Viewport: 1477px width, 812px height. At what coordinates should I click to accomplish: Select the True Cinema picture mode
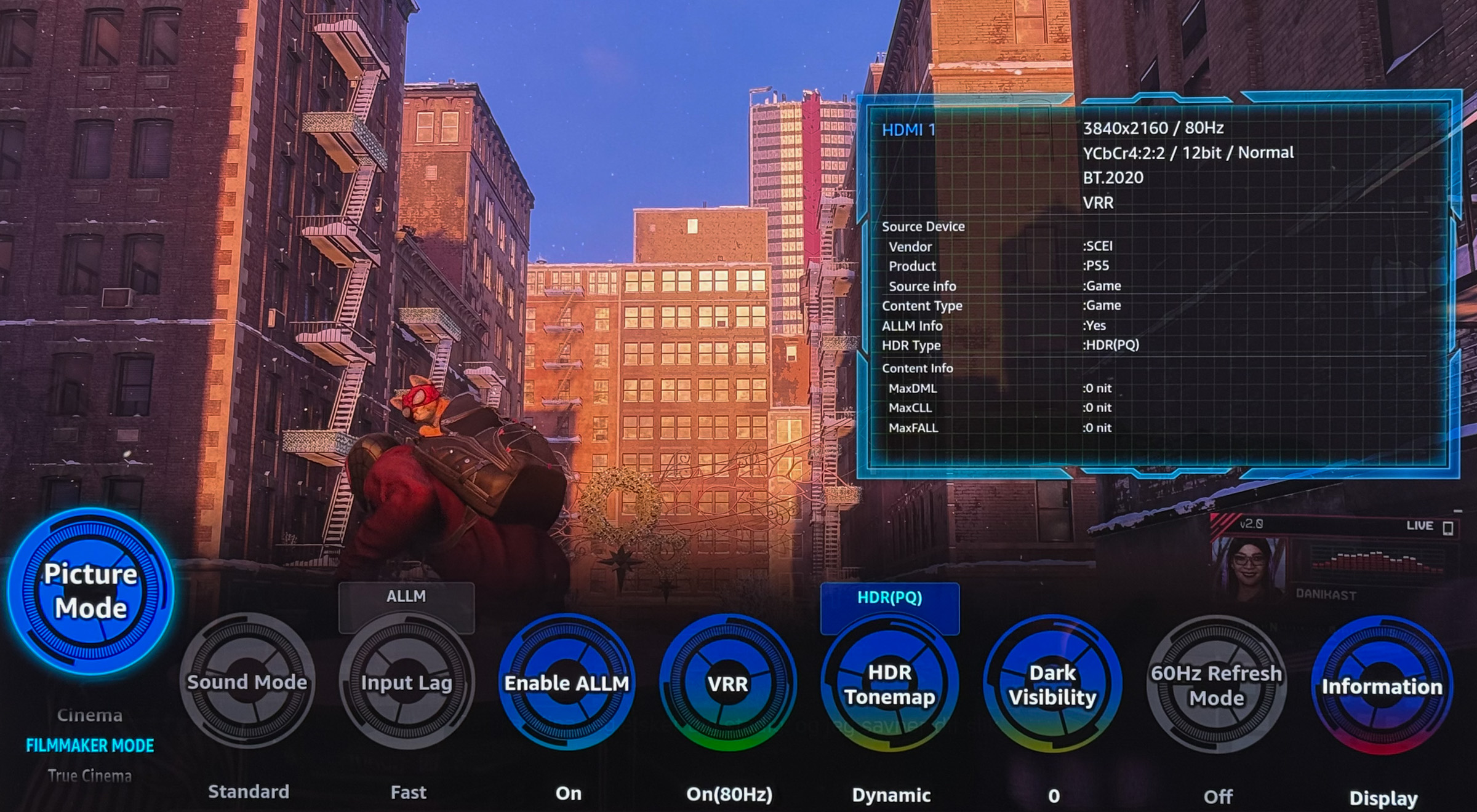click(90, 776)
